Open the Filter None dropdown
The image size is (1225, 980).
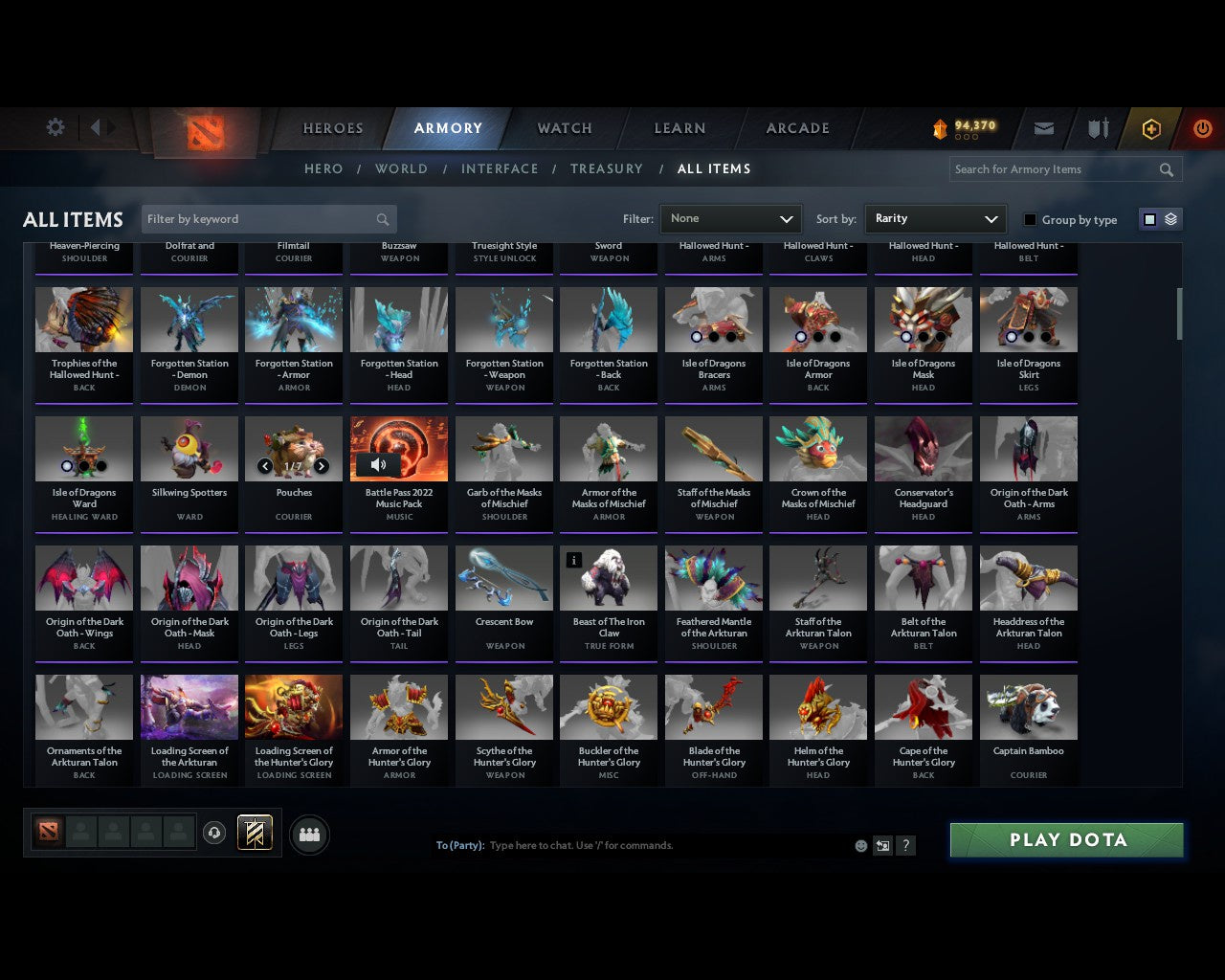(x=730, y=219)
